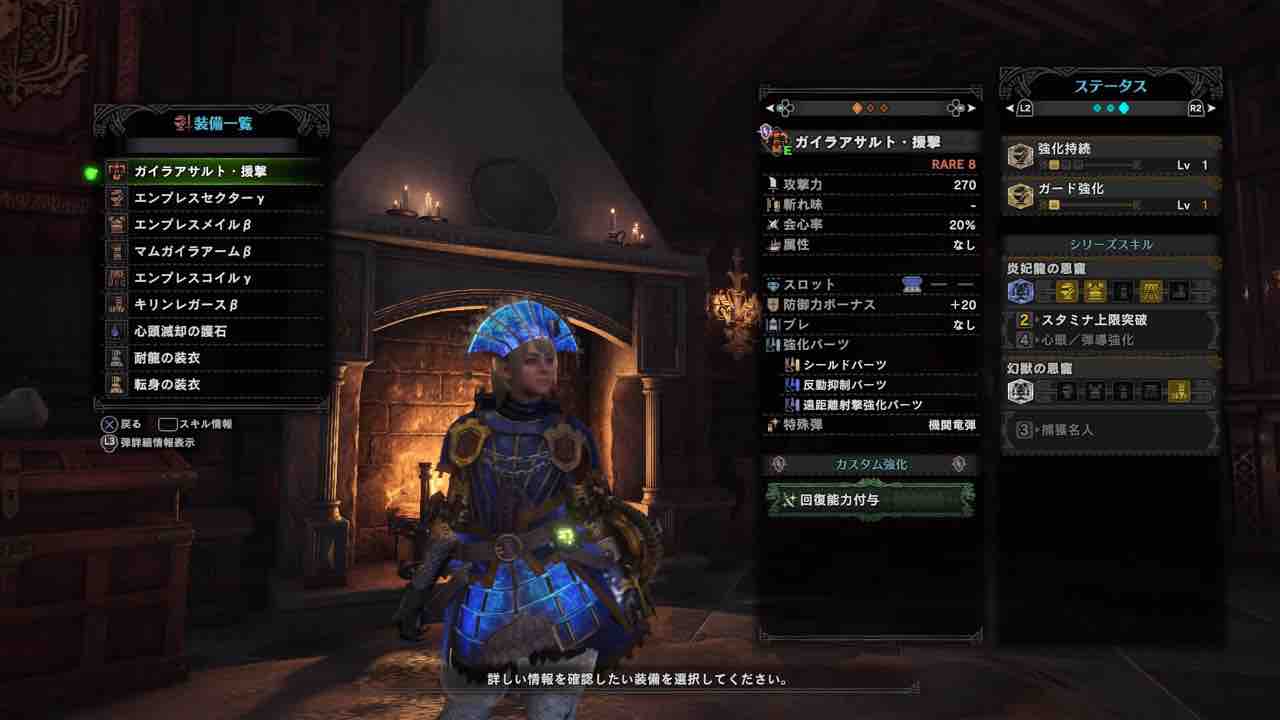Click the ガード強化 skill icon
Image resolution: width=1280 pixels, height=720 pixels.
pos(1021,194)
